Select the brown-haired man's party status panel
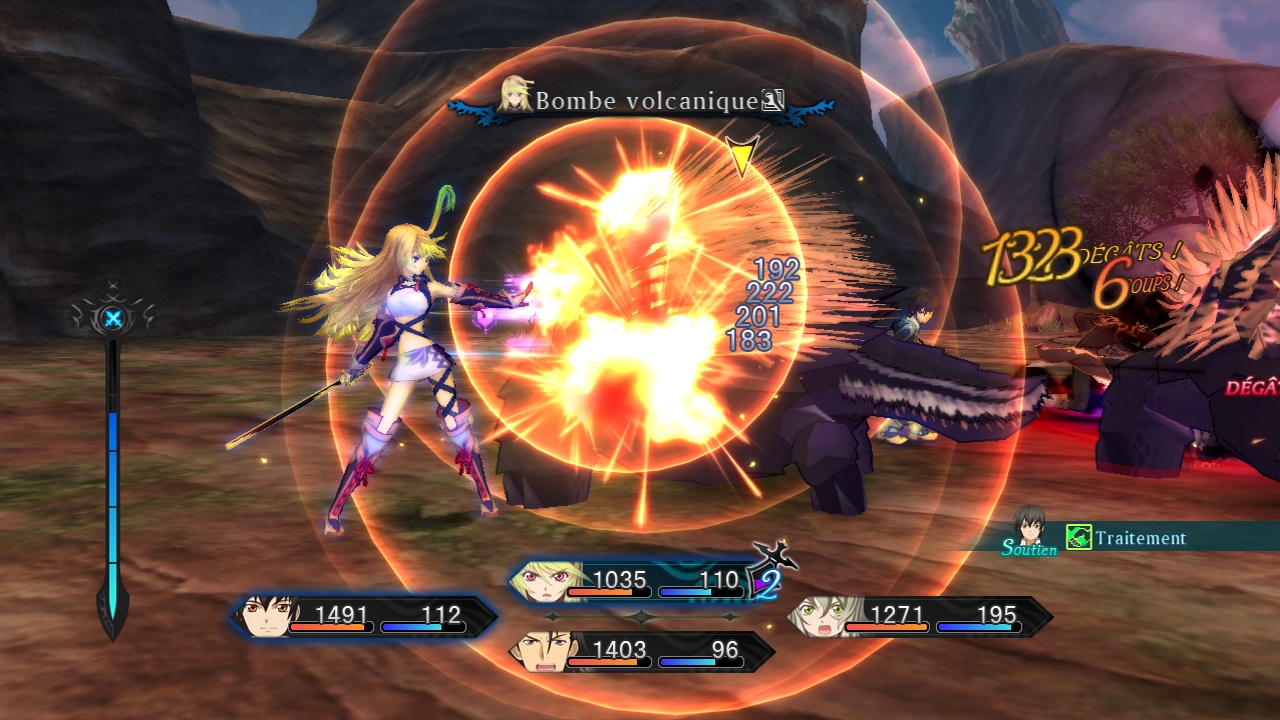This screenshot has width=1280, height=720. [640, 652]
